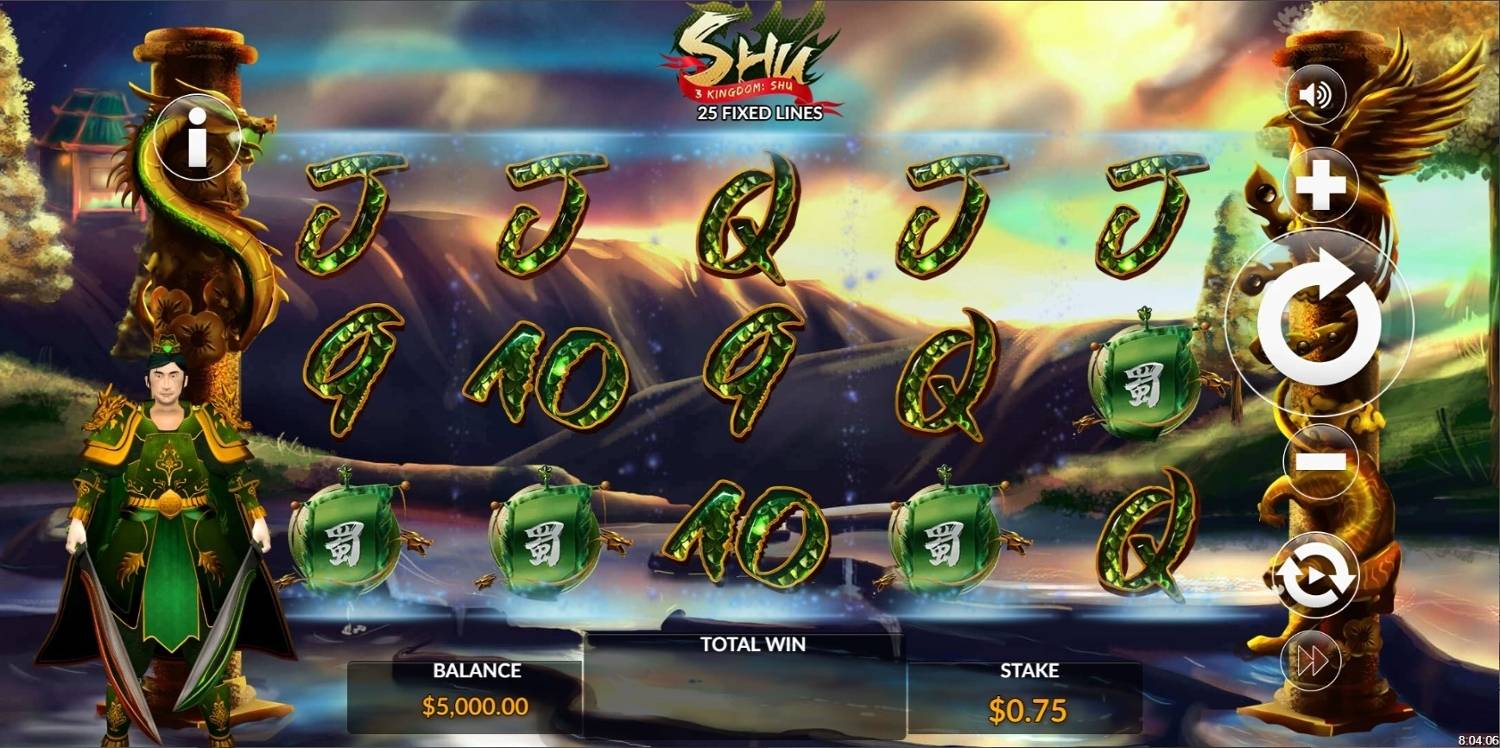Click the speaker sound icon
Screen dimensions: 1500x748
(1318, 97)
